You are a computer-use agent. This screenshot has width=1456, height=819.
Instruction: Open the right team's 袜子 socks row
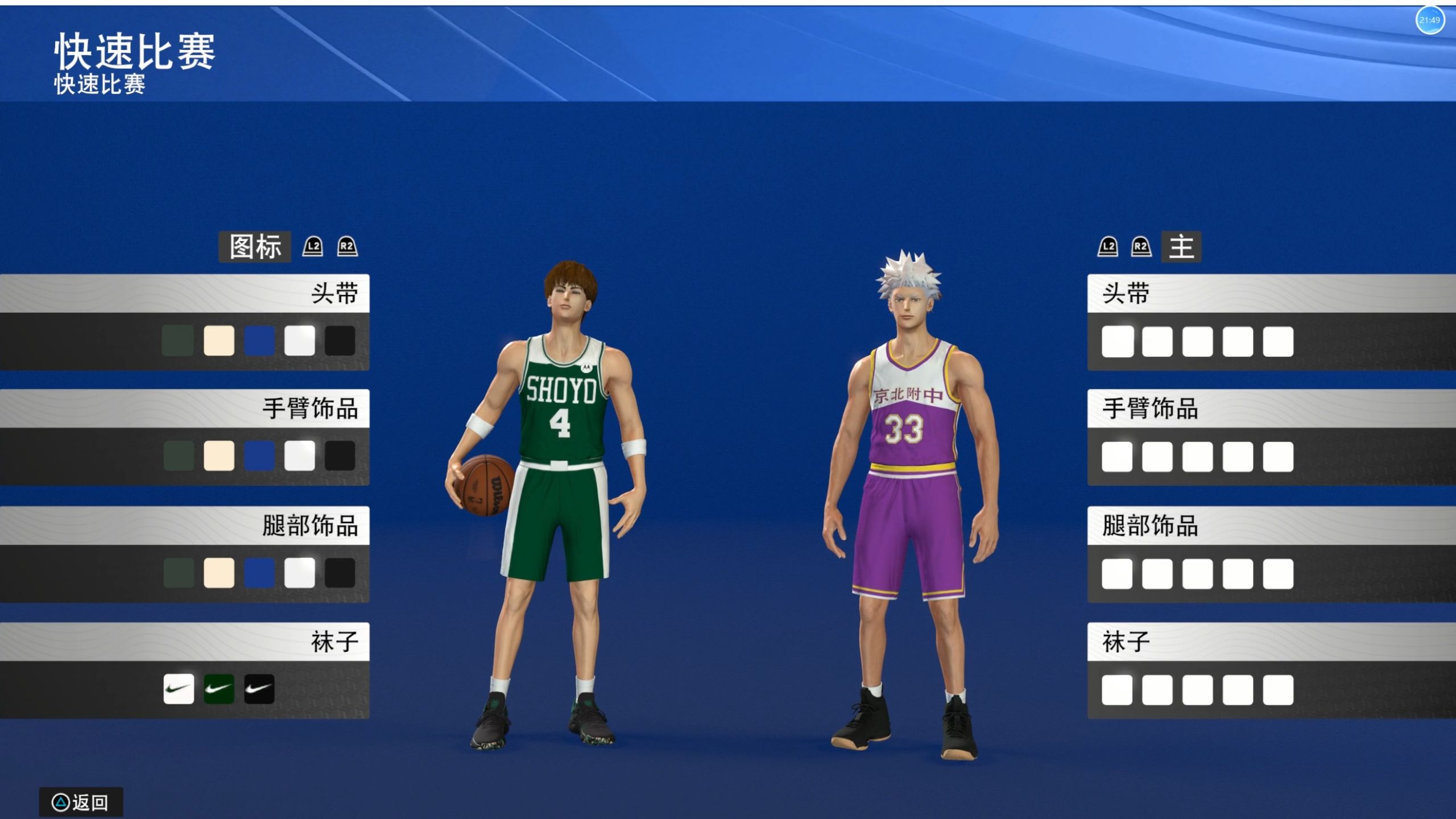(x=1271, y=642)
